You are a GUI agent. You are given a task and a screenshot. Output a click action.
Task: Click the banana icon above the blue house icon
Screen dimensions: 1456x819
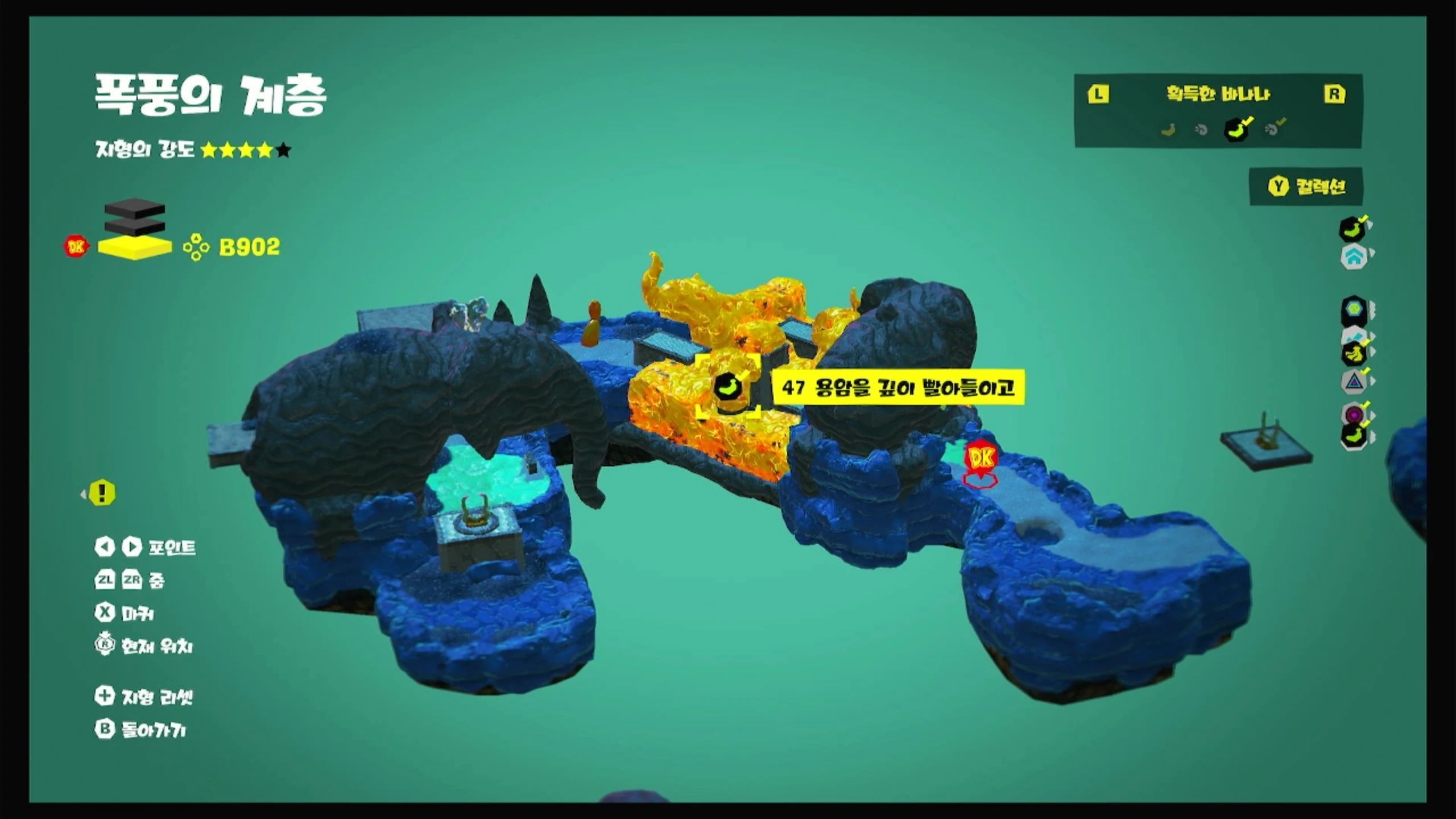pyautogui.click(x=1352, y=229)
